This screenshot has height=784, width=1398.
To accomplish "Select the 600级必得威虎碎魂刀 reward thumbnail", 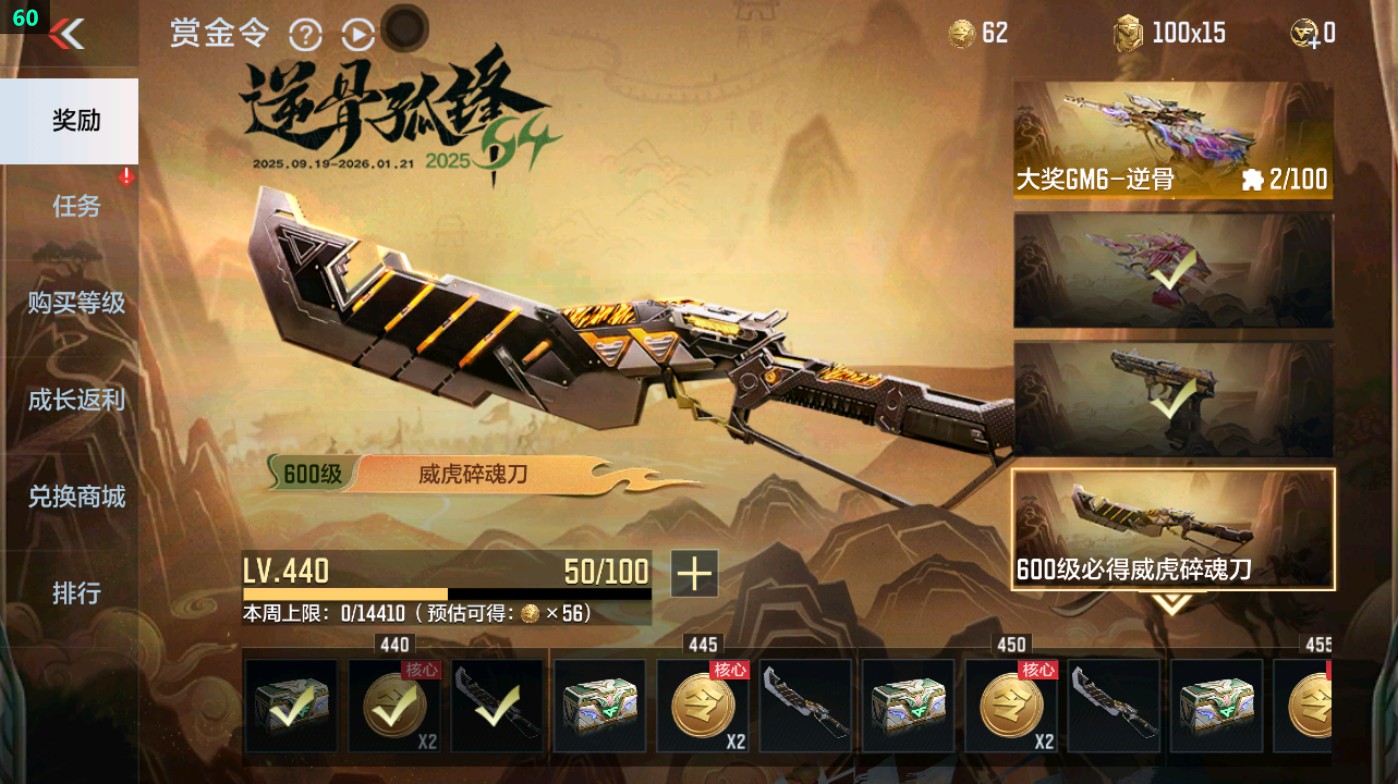I will click(x=1173, y=530).
